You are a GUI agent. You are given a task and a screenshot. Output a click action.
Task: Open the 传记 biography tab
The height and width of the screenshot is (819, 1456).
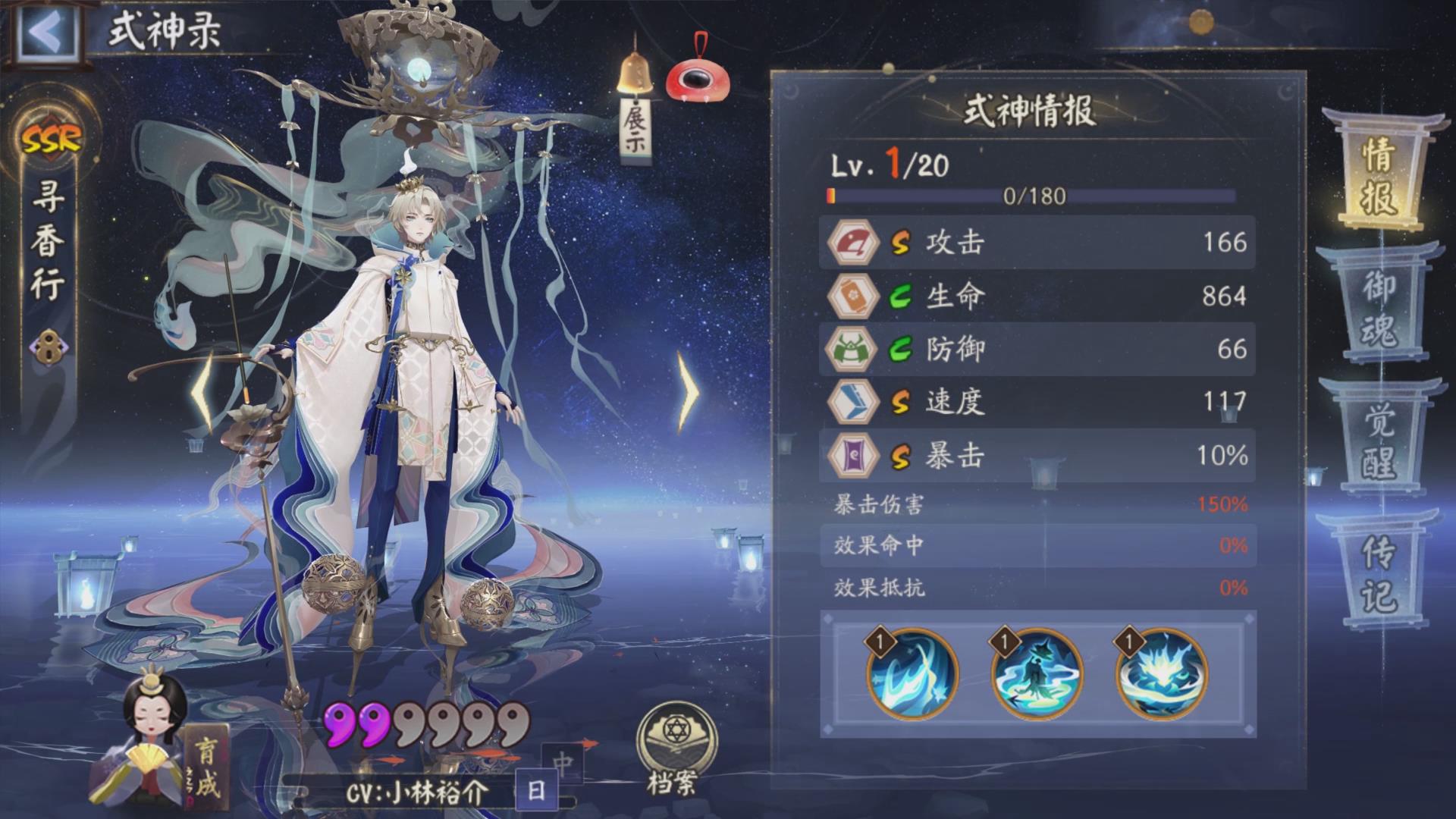(x=1379, y=573)
